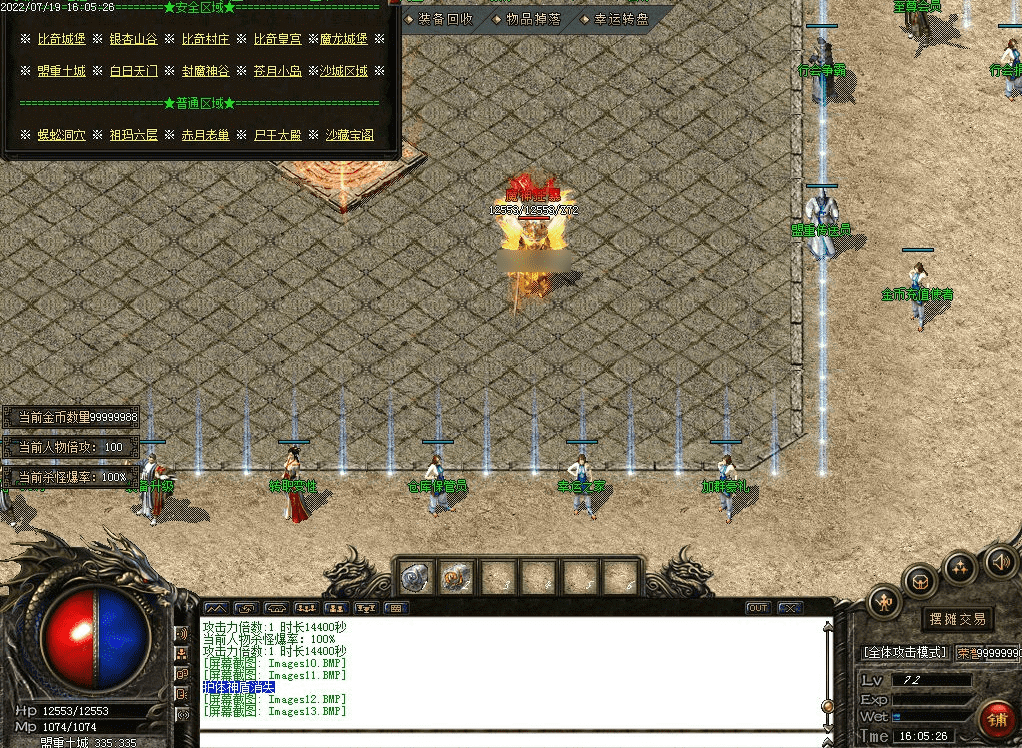Open the 摆摊交易 stall trade button
This screenshot has height=748, width=1022.
pos(957,619)
